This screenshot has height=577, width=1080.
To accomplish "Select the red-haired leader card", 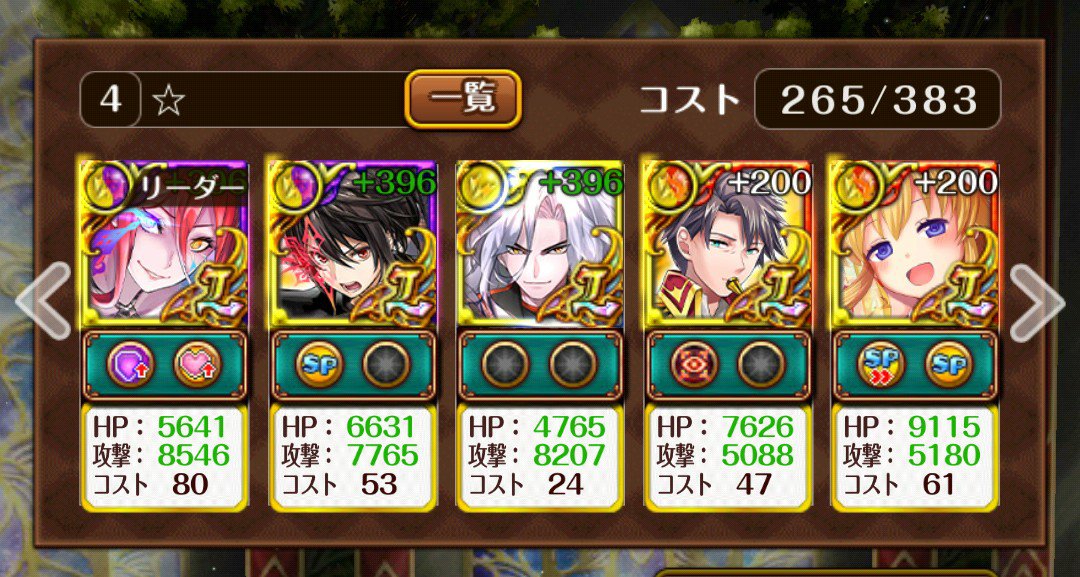I will click(x=163, y=245).
